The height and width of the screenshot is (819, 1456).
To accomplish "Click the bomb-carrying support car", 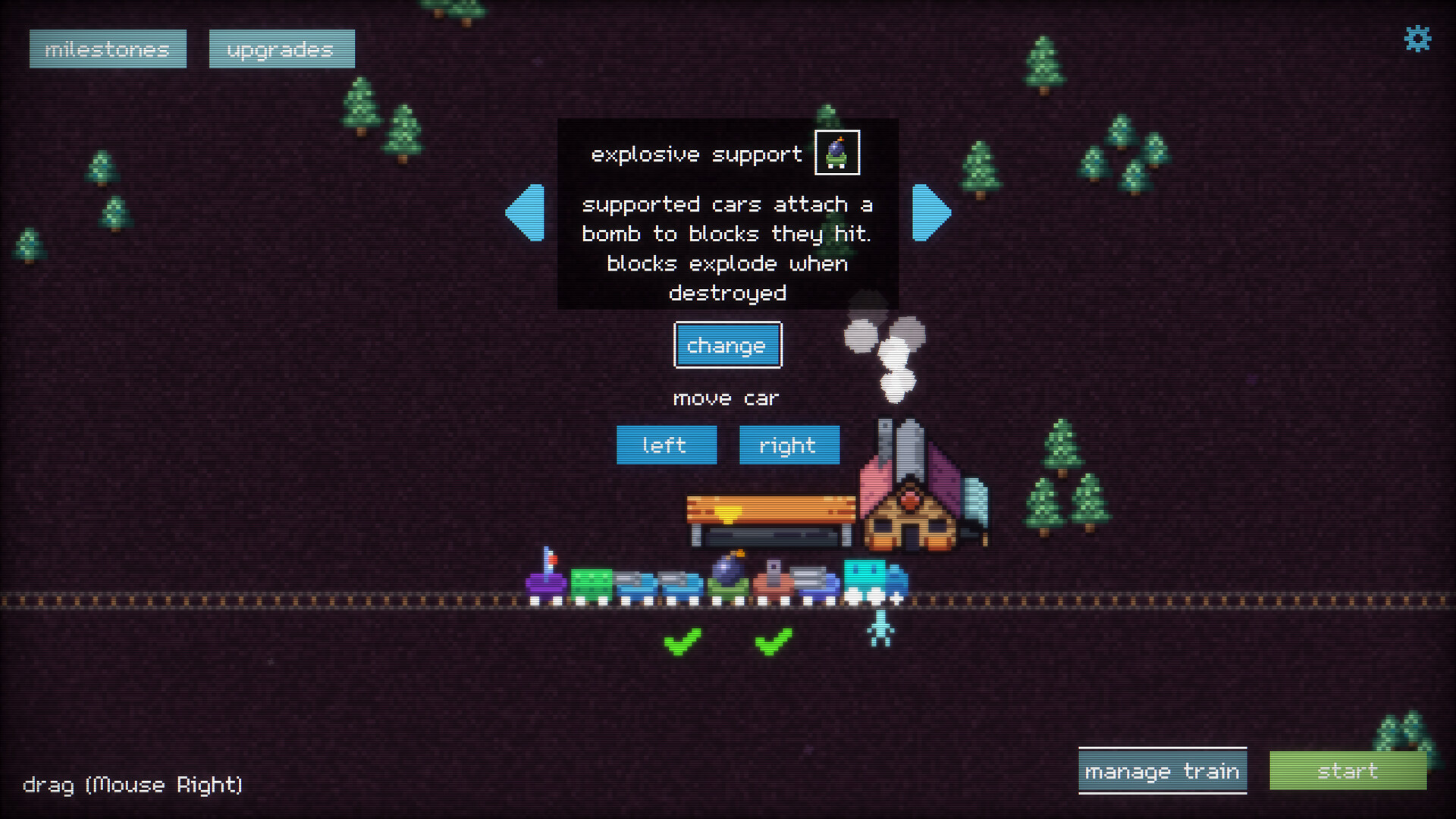I will (730, 580).
